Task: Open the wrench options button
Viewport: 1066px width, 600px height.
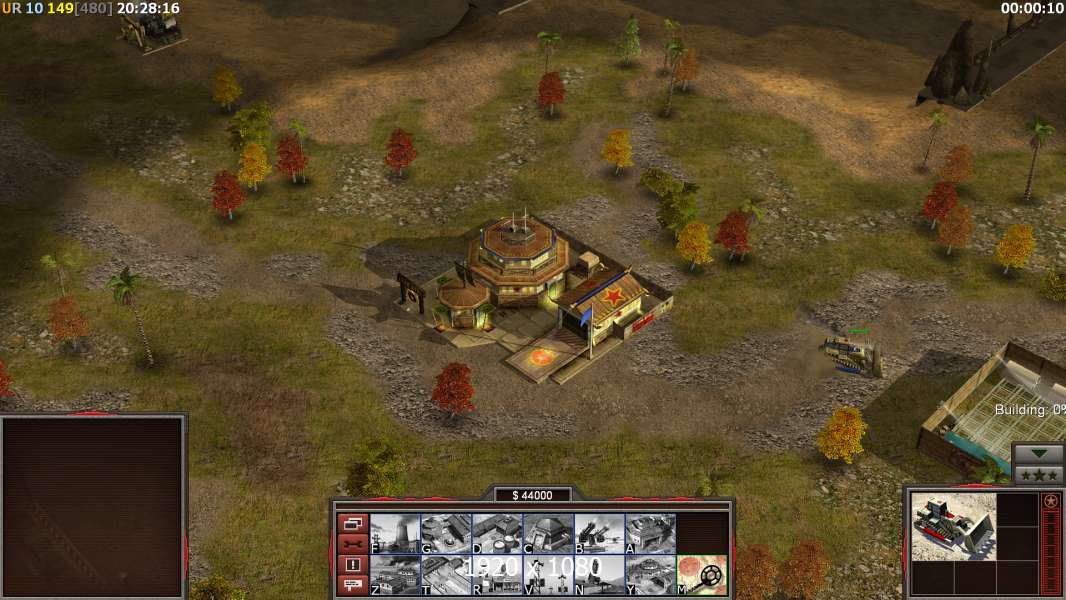Action: tap(352, 544)
